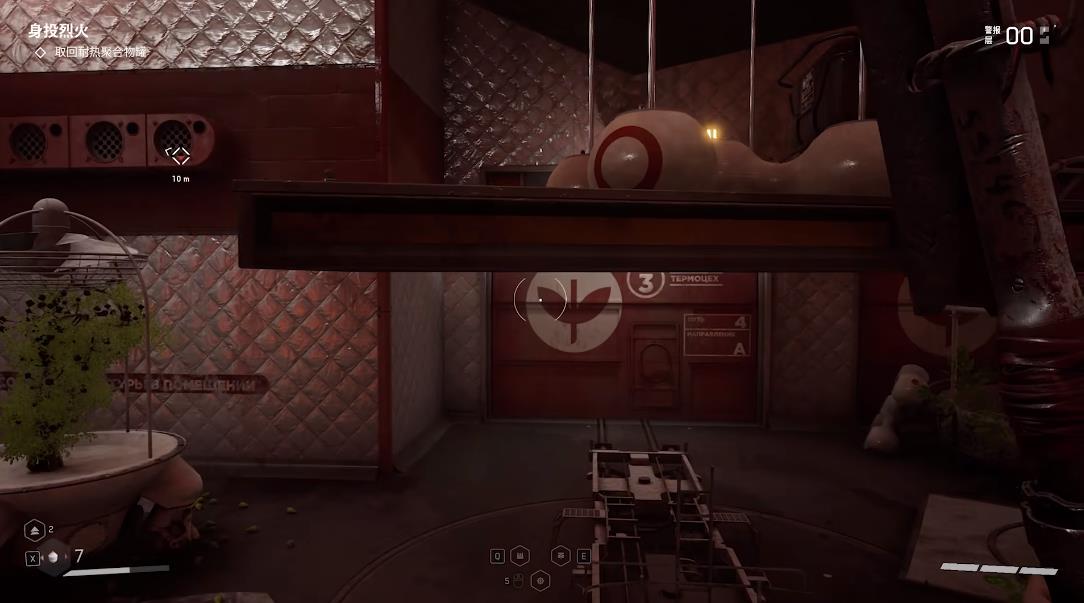Activate the lower gear-shaped hexagon ability icon
This screenshot has width=1084, height=603.
click(x=541, y=579)
